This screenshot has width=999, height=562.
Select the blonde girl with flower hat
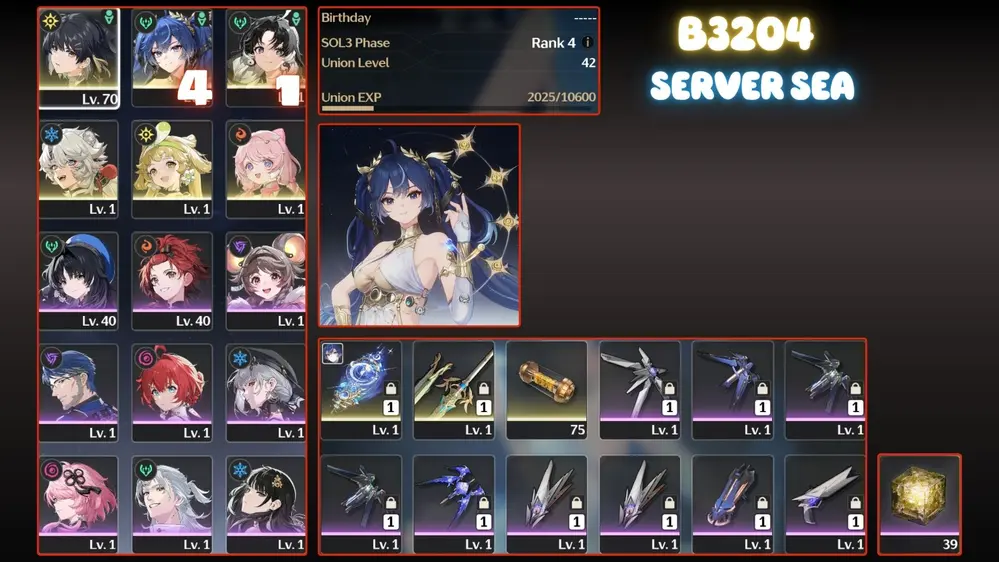tap(172, 169)
